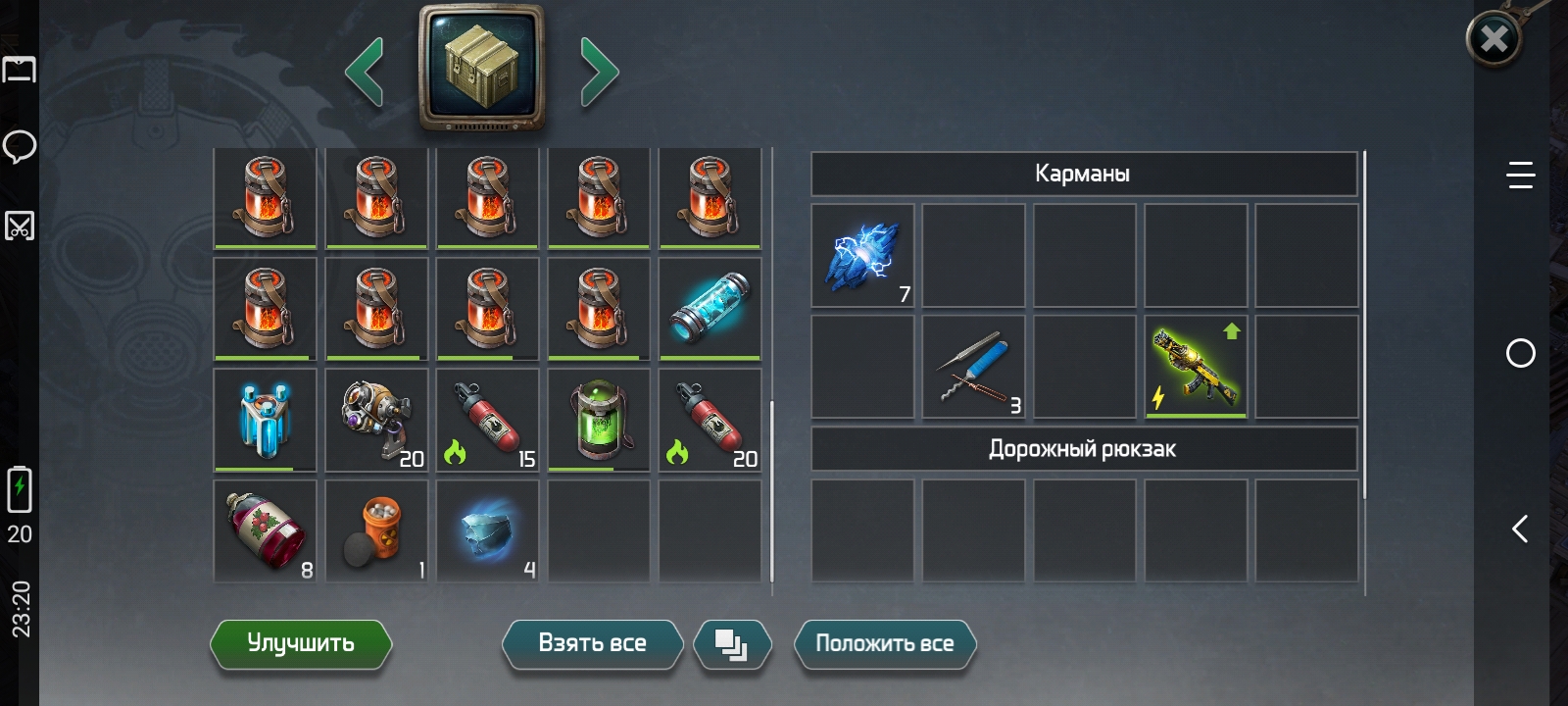1568x706 pixels.
Task: Select the blue triple-tube device slot
Action: tap(265, 420)
